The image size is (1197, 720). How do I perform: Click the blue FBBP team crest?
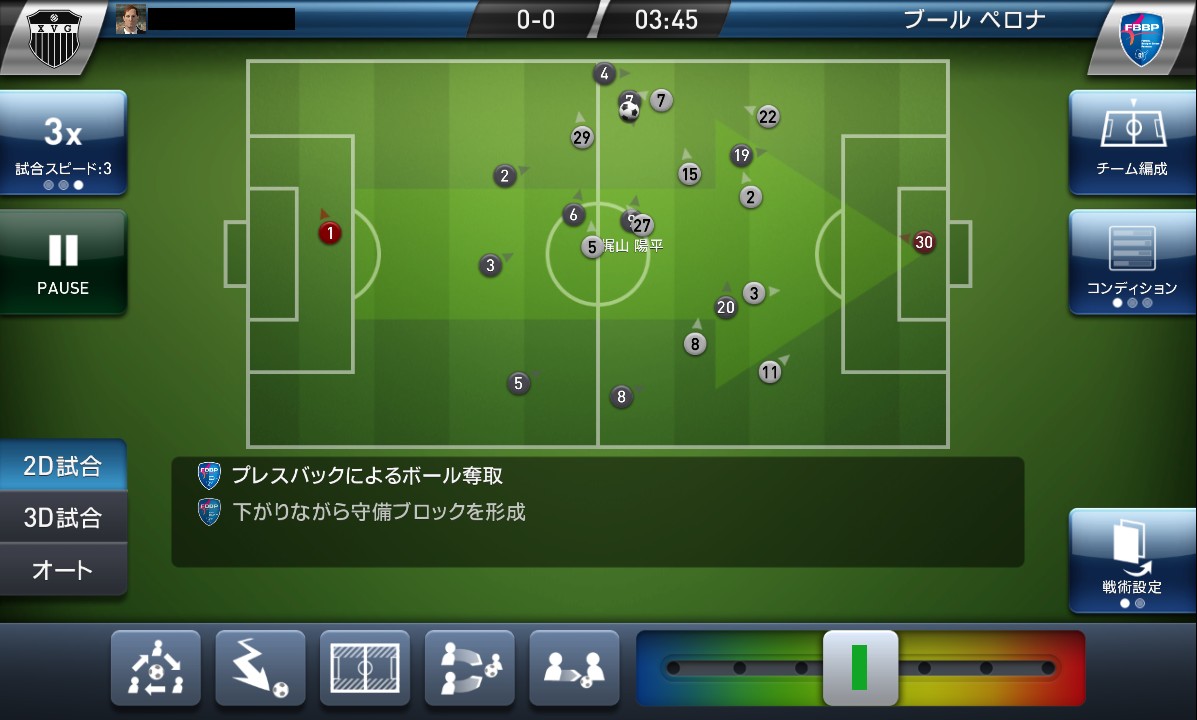[1145, 40]
